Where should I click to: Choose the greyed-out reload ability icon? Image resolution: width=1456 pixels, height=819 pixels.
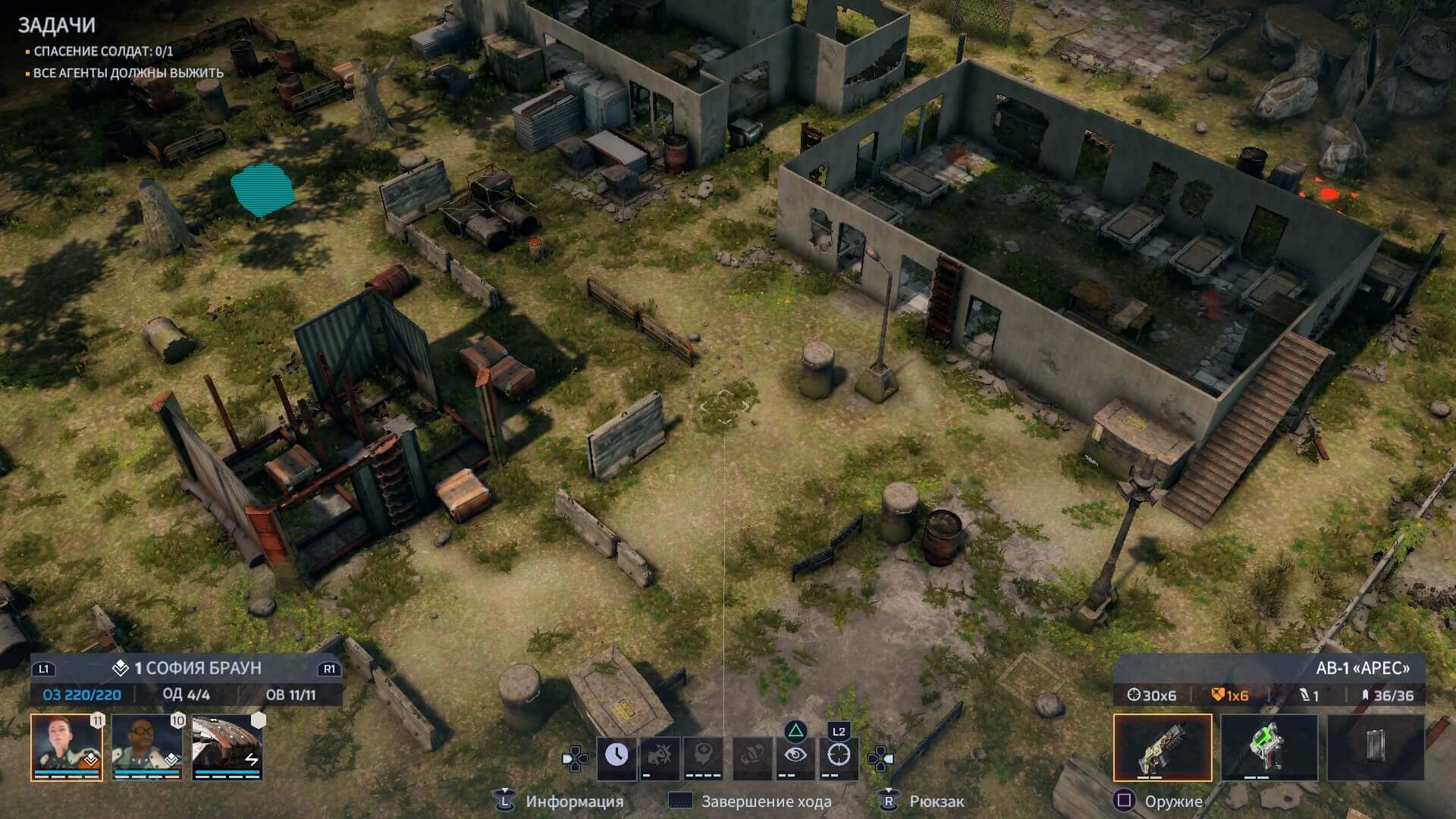pos(751,755)
